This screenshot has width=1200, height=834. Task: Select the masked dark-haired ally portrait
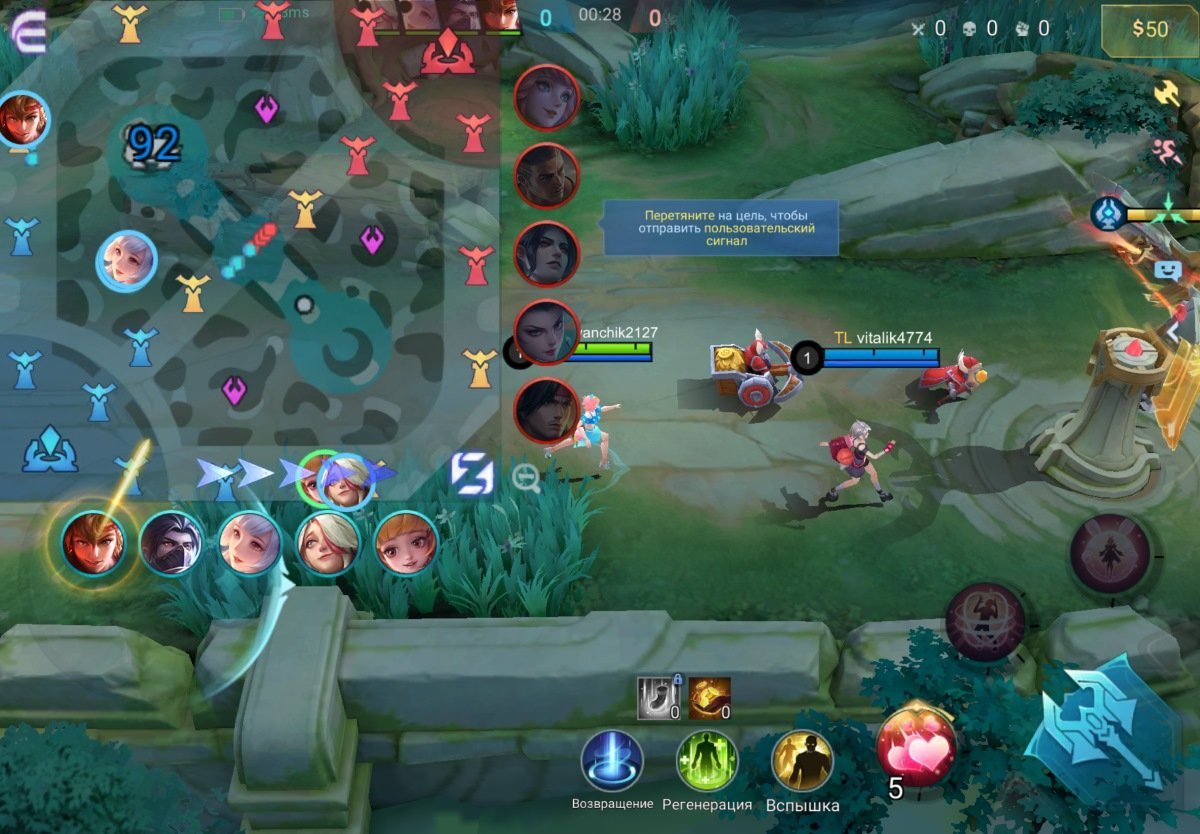(x=171, y=544)
